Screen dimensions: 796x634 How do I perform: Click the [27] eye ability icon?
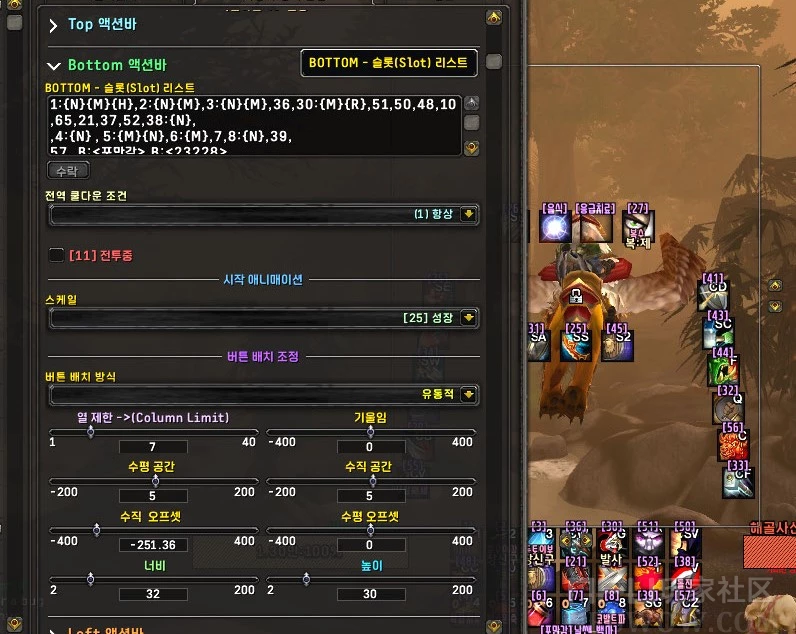[x=638, y=227]
